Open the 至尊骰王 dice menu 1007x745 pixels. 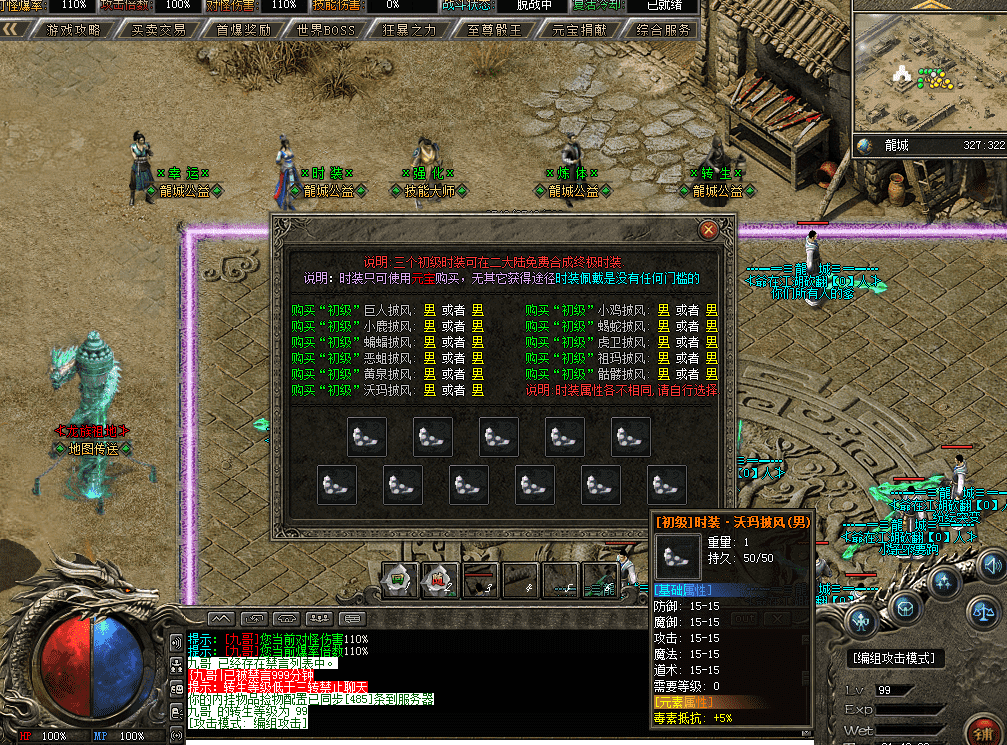point(494,30)
